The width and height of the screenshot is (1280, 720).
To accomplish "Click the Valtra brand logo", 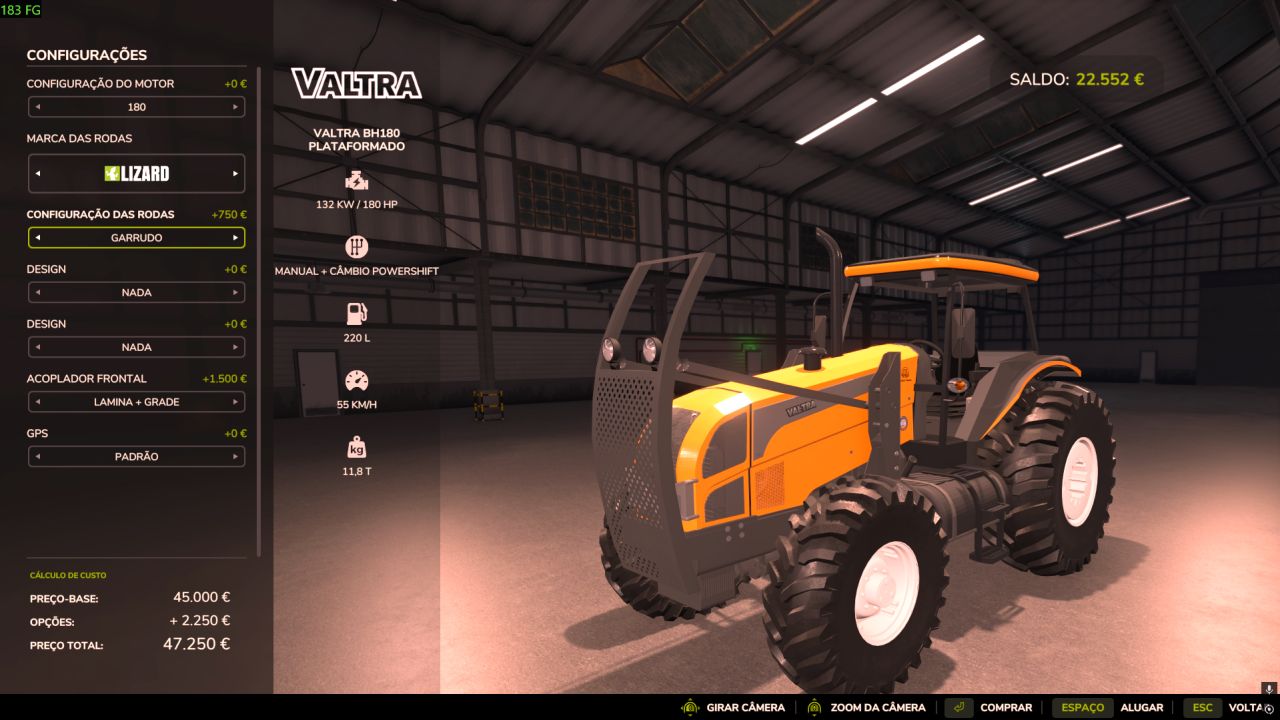I will pyautogui.click(x=357, y=85).
